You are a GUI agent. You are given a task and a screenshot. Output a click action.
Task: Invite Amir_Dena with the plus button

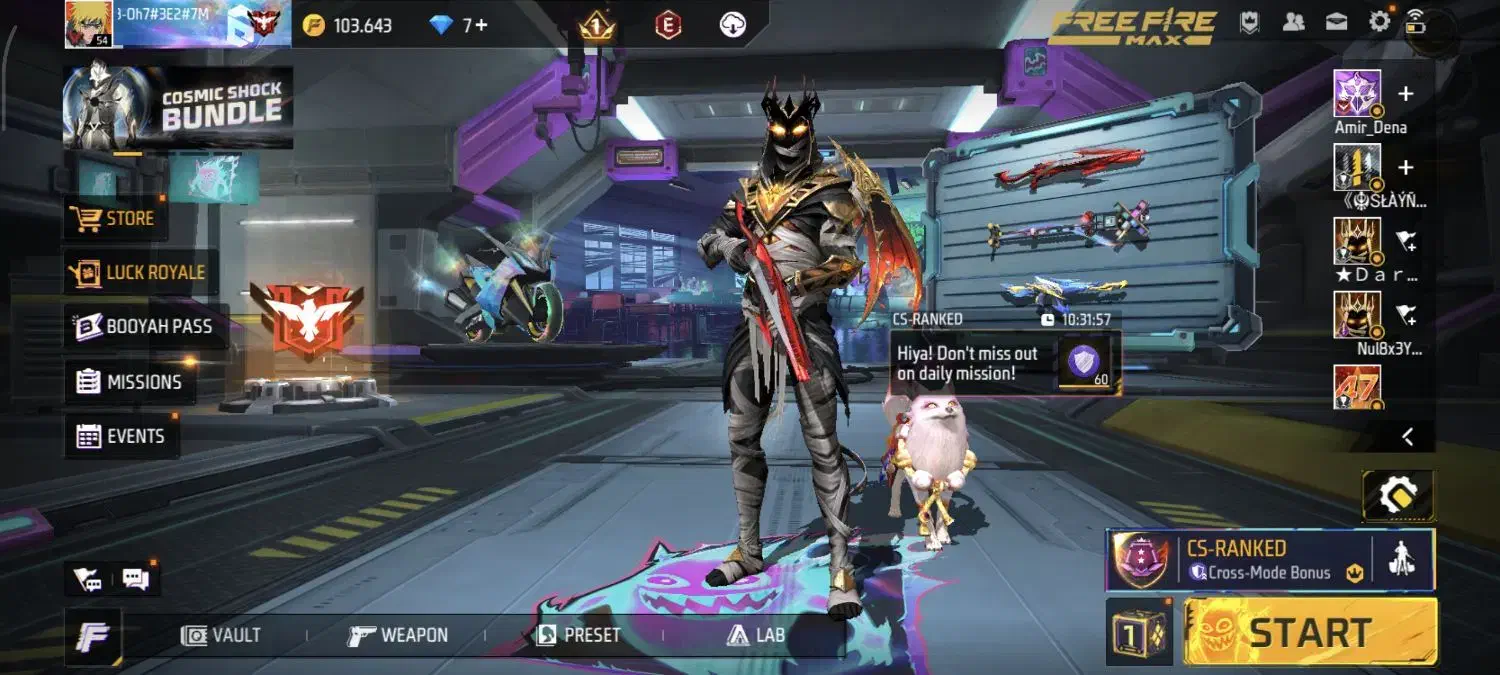tap(1405, 94)
